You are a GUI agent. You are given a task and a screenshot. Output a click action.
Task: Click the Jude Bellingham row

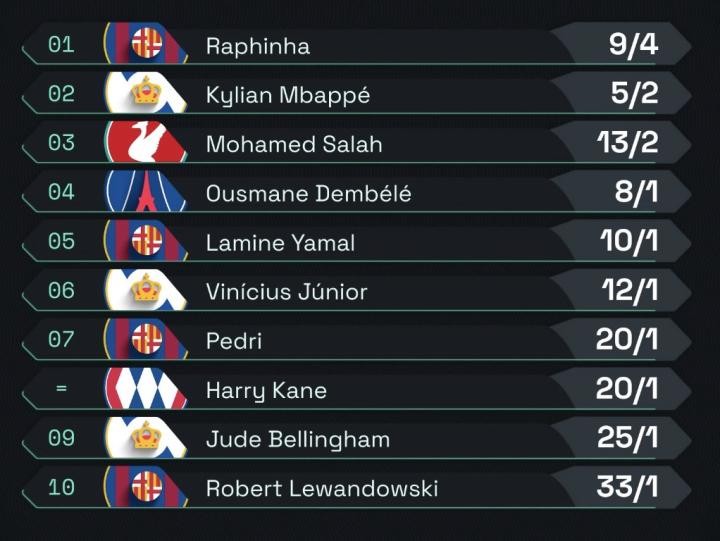pos(298,439)
